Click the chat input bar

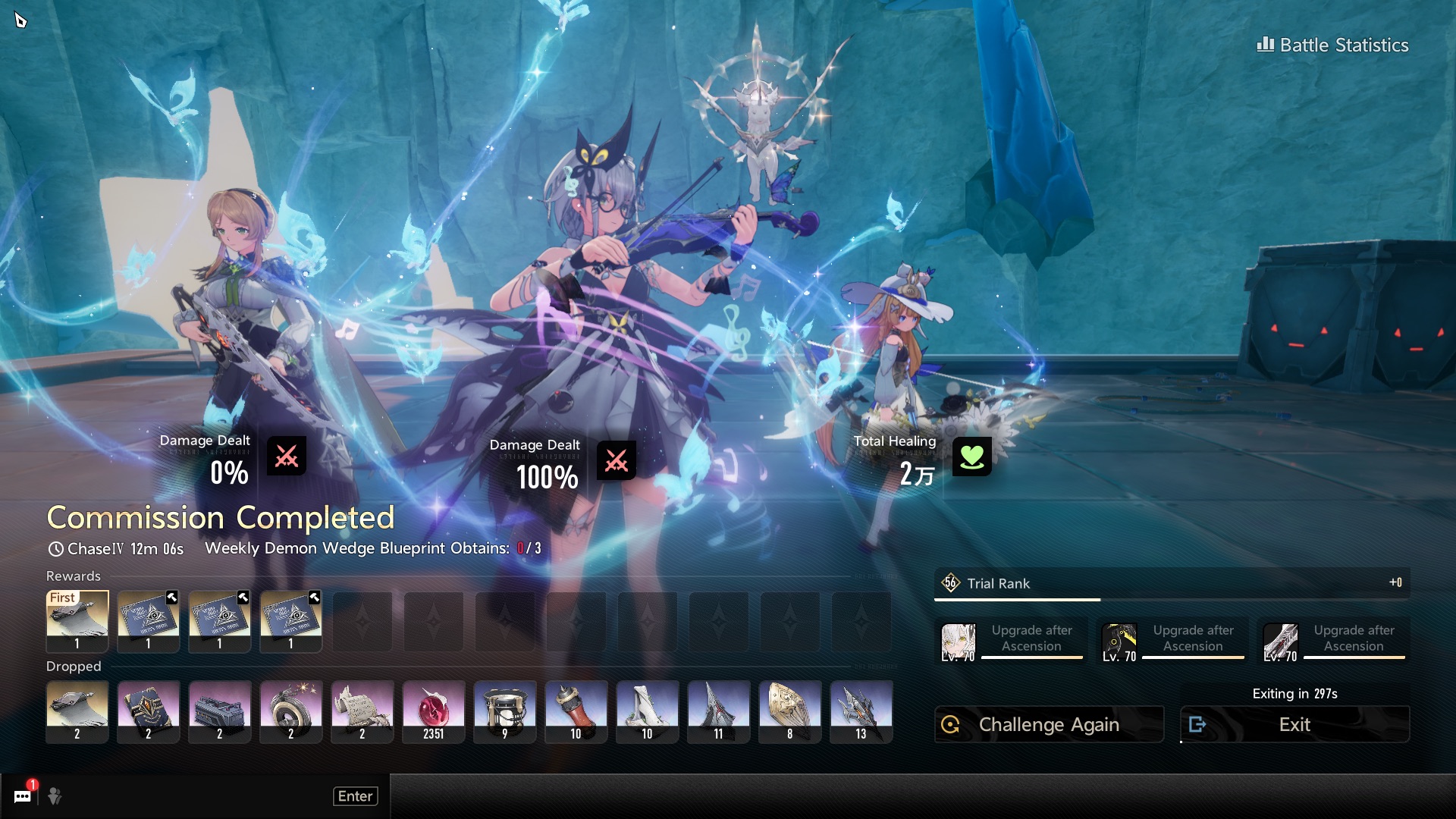point(197,795)
